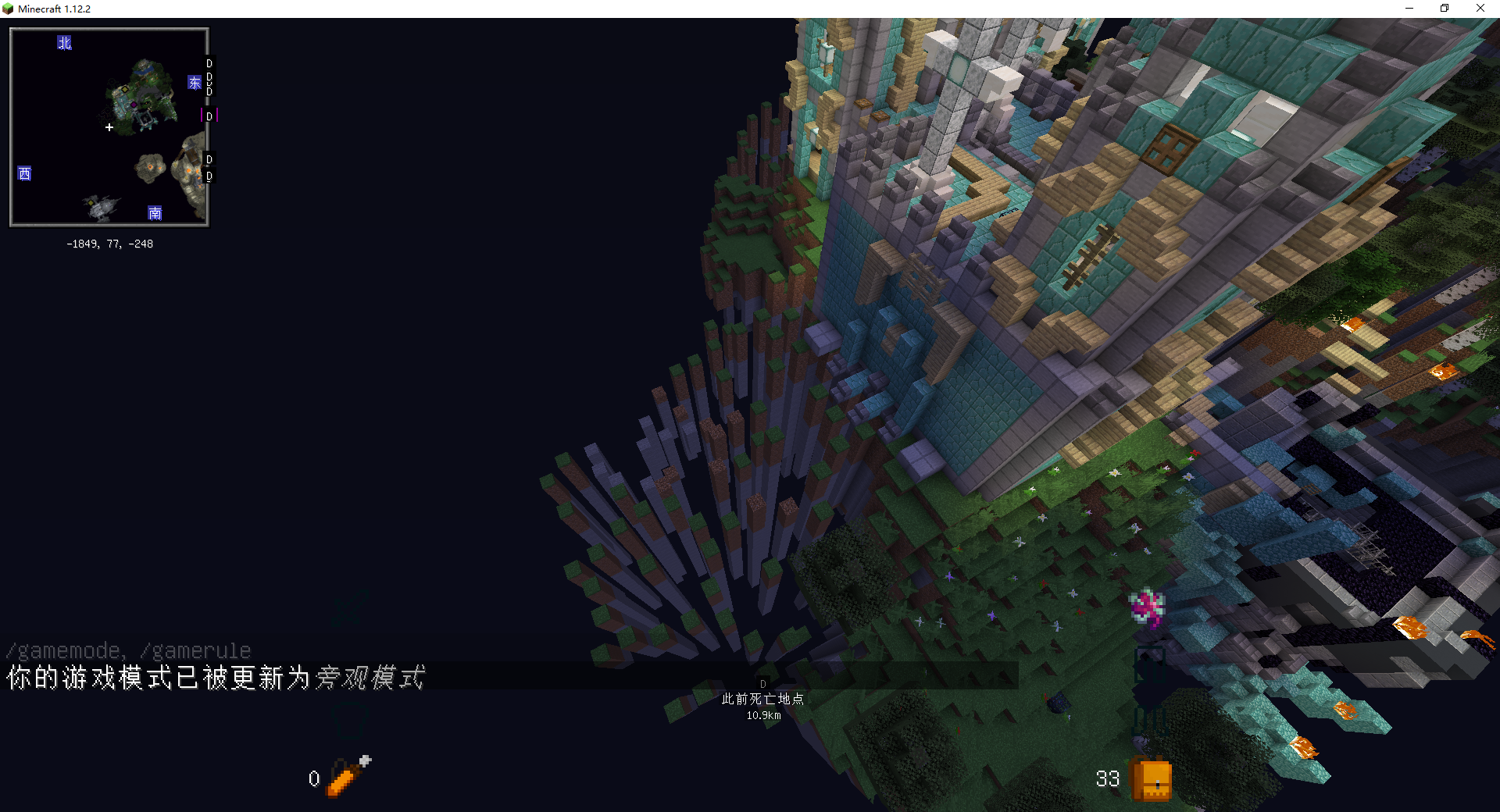Click the 10.9km distance text under death waypoint
Viewport: 1500px width, 812px height.
click(x=762, y=714)
